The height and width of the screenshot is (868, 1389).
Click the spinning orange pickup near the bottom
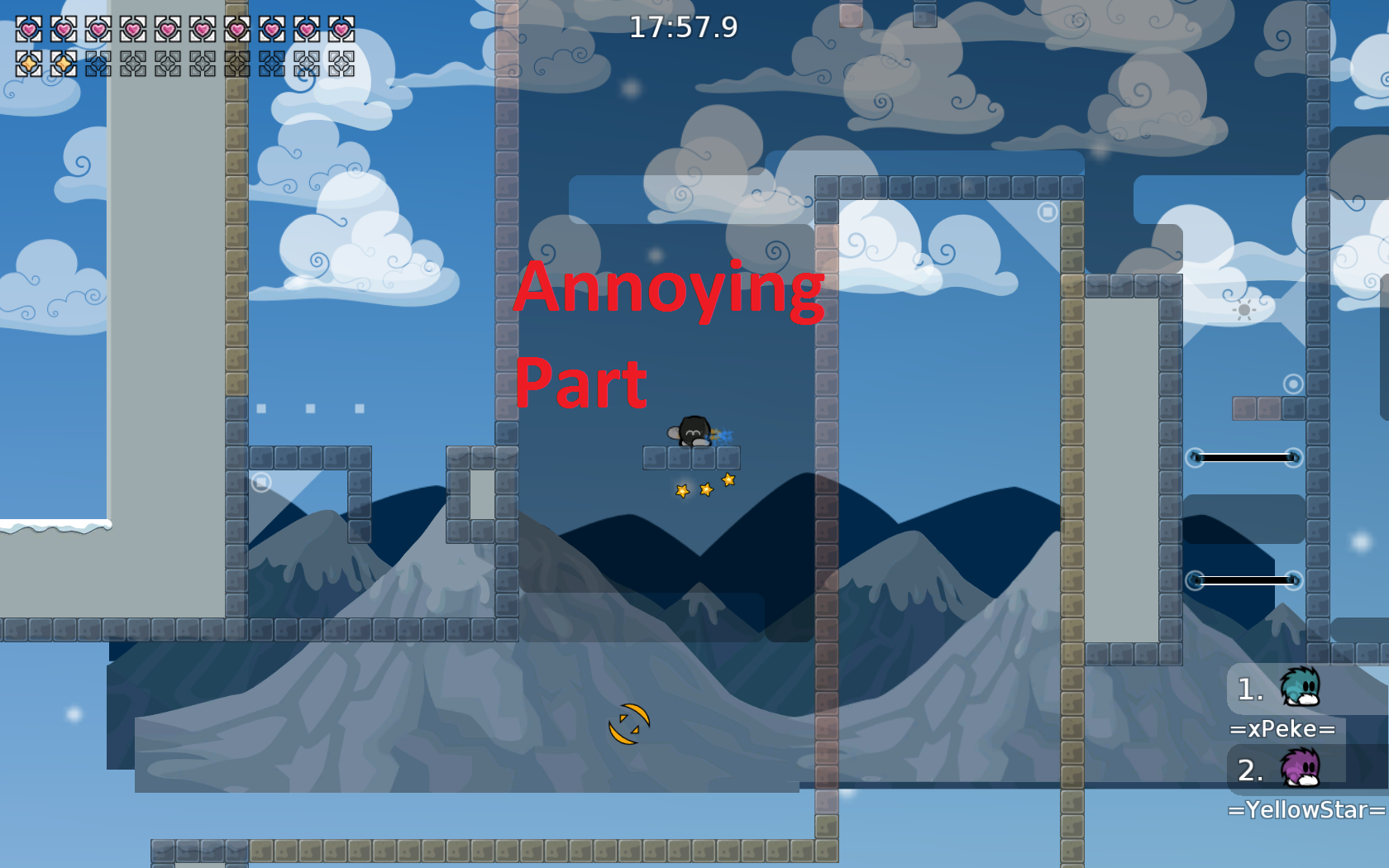(630, 722)
